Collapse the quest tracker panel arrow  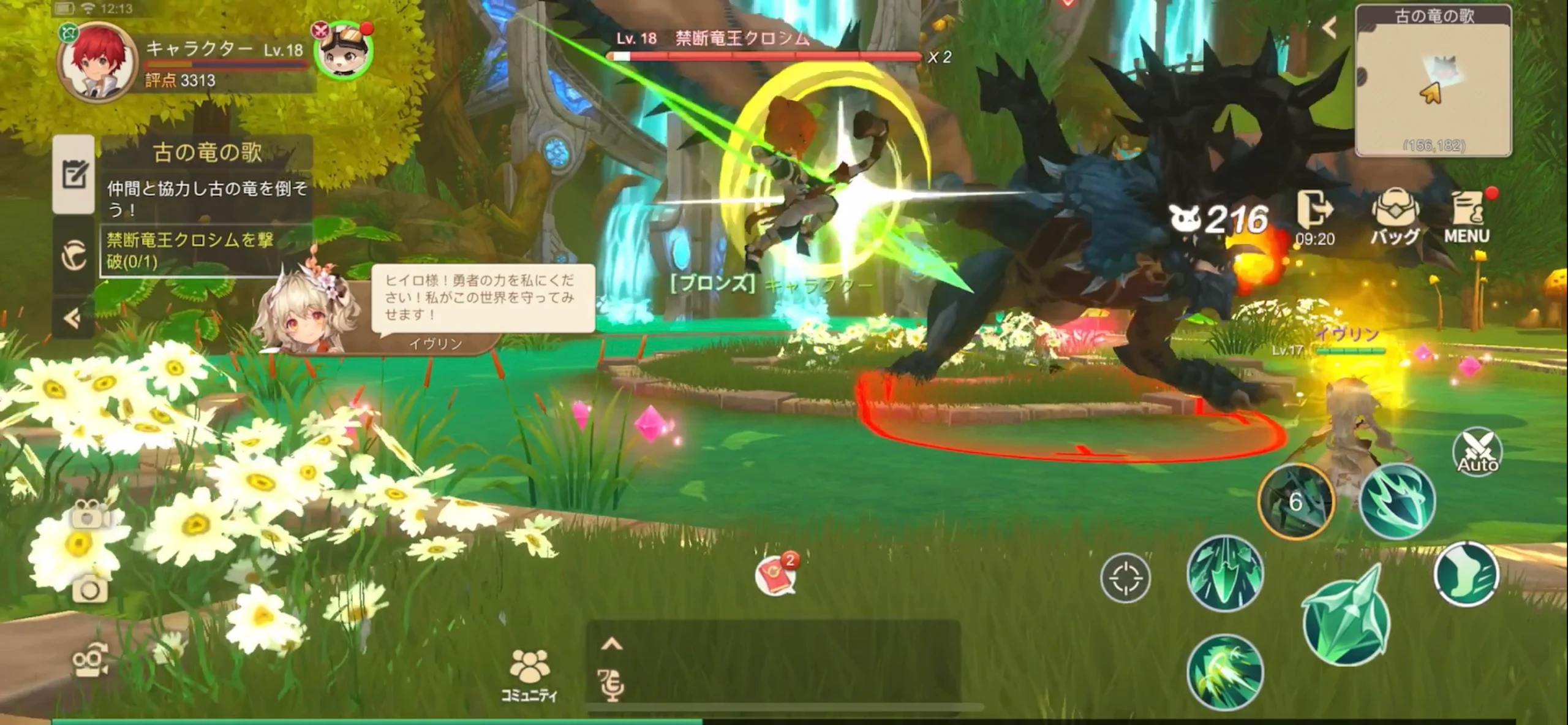(x=73, y=319)
